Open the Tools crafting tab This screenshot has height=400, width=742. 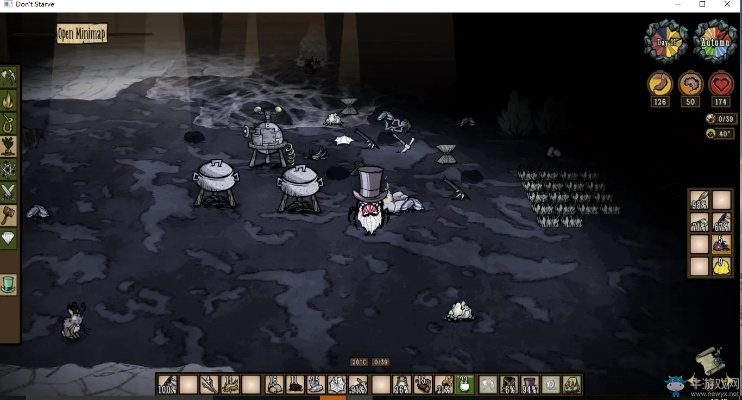click(9, 78)
